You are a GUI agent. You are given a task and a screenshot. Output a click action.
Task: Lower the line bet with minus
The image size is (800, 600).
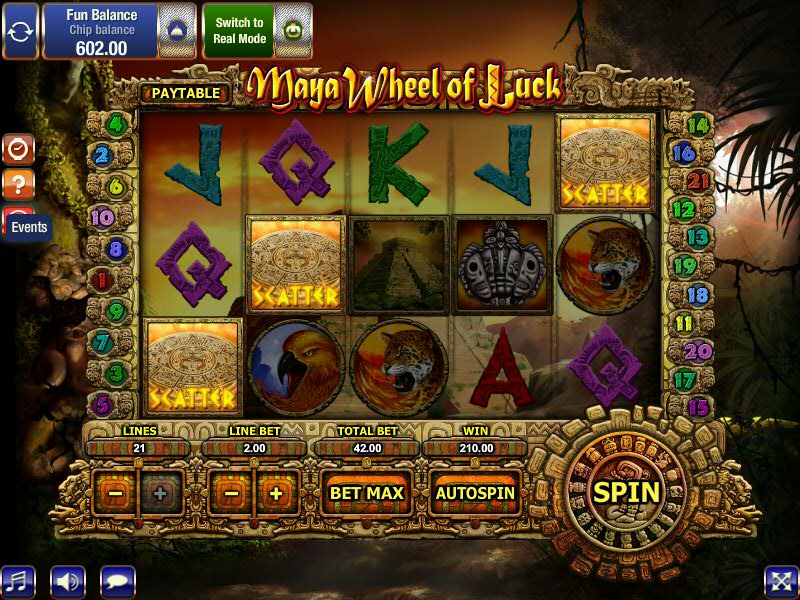(231, 494)
